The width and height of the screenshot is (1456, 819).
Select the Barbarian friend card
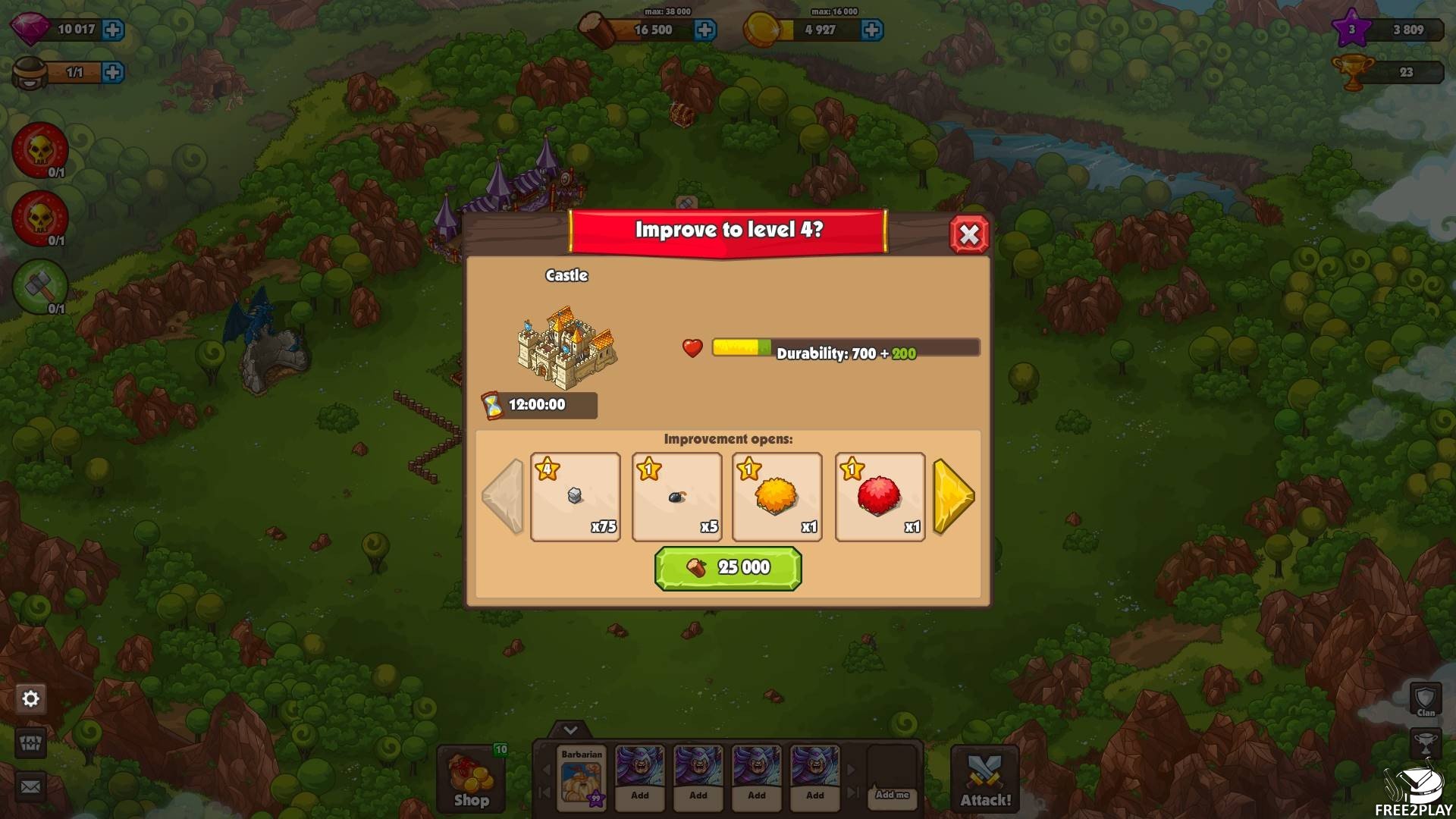582,777
